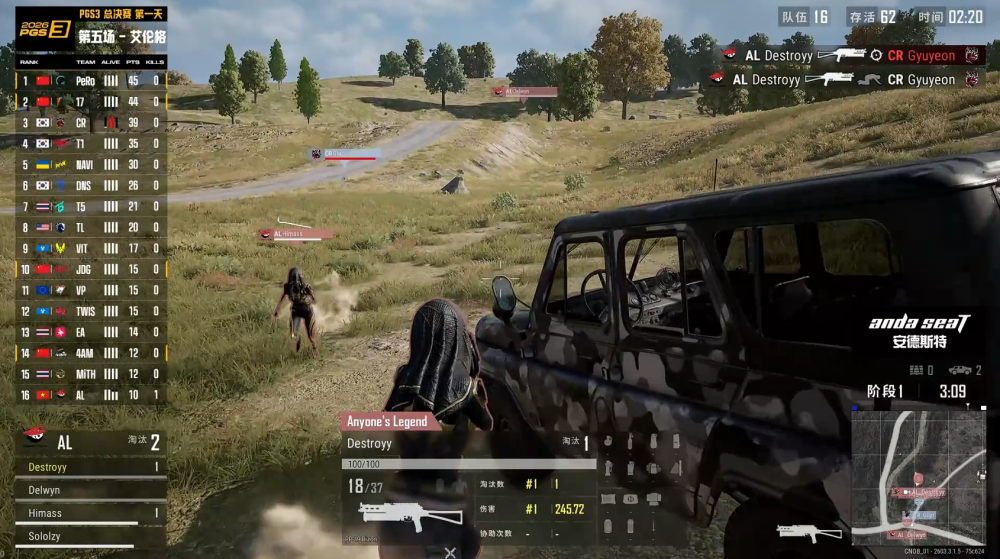Select the NAVI row in the leaderboard
The image size is (1000, 559).
coord(90,164)
